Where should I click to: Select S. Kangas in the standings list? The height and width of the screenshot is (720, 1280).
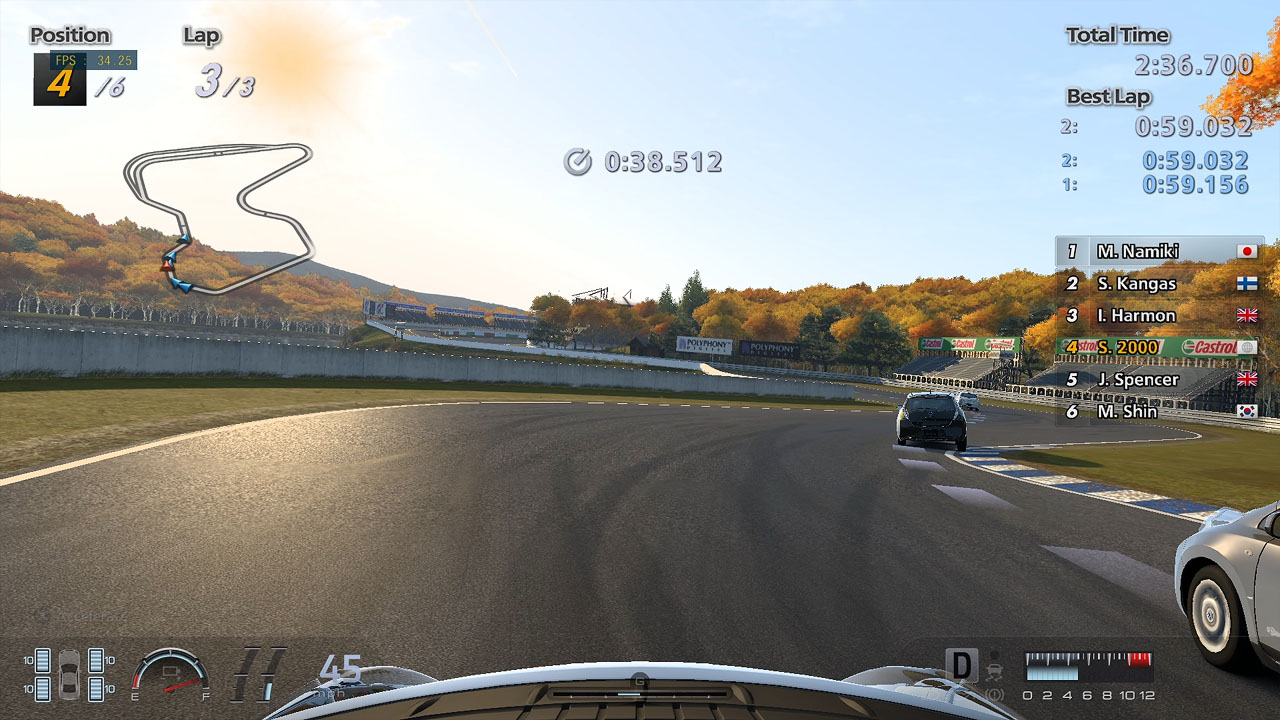[x=1159, y=283]
